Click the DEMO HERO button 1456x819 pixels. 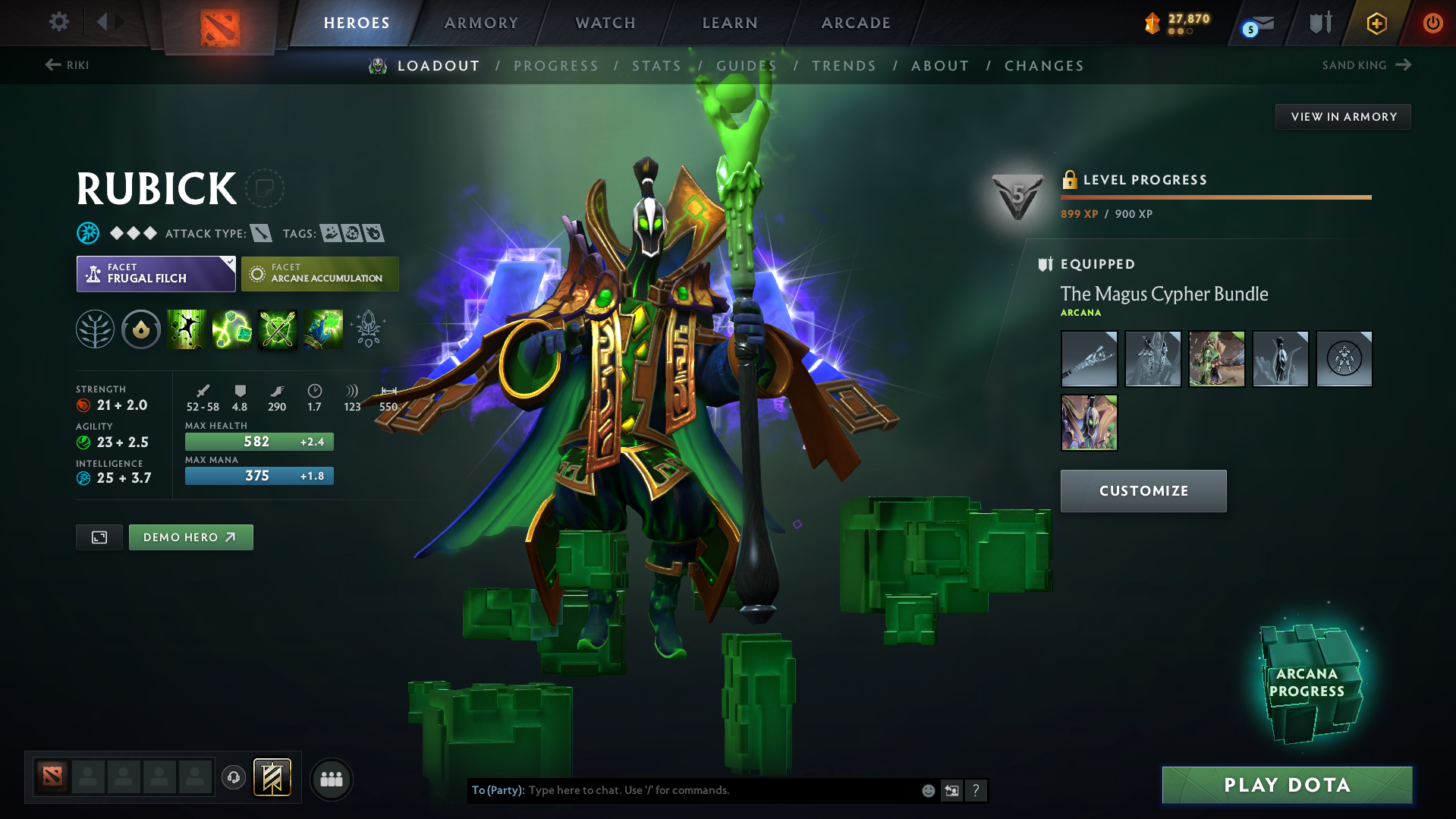coord(190,537)
